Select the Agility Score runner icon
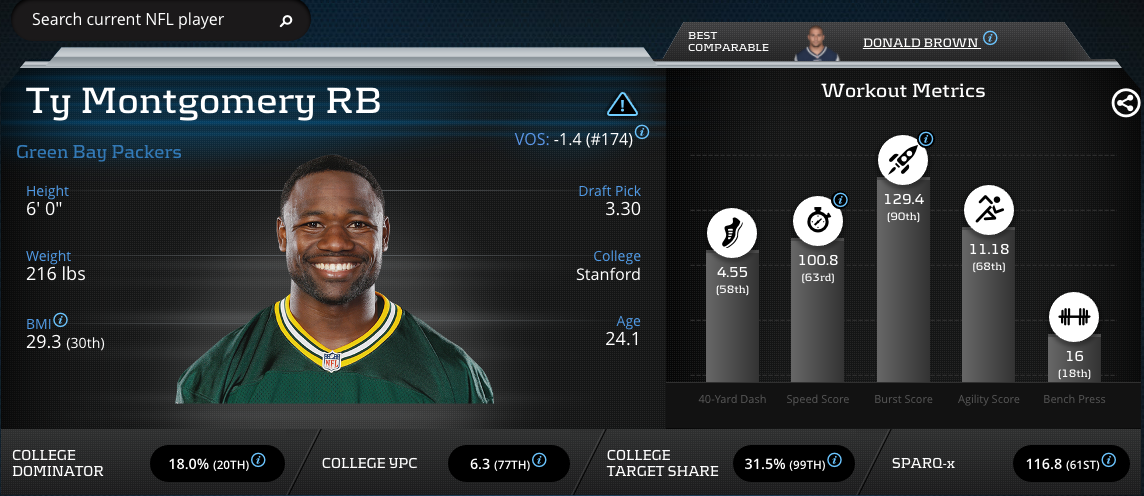 point(989,209)
